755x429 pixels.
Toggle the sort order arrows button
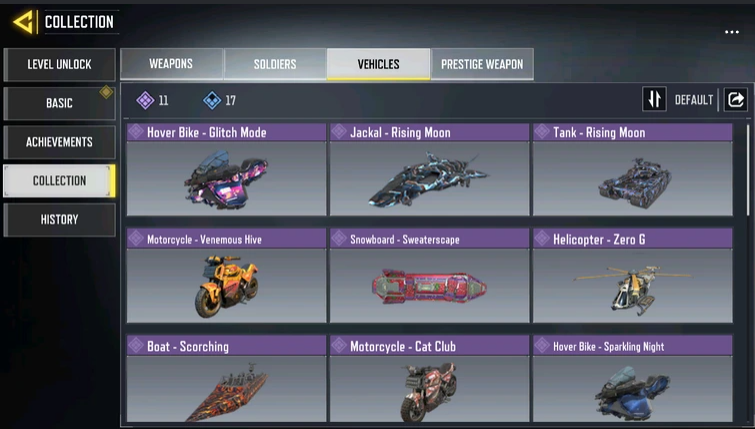tap(654, 100)
